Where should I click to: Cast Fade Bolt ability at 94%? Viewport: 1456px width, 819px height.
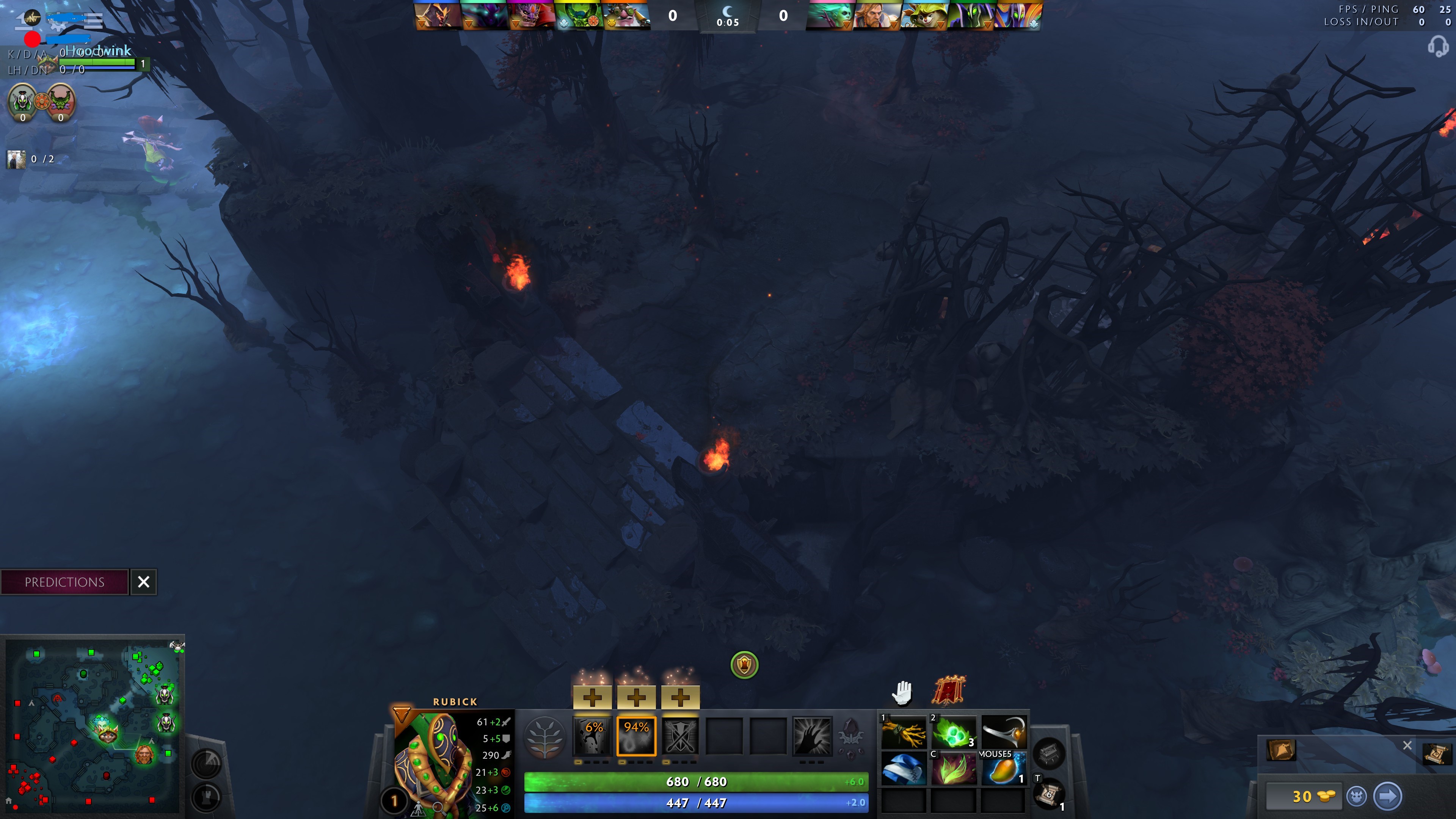click(637, 736)
